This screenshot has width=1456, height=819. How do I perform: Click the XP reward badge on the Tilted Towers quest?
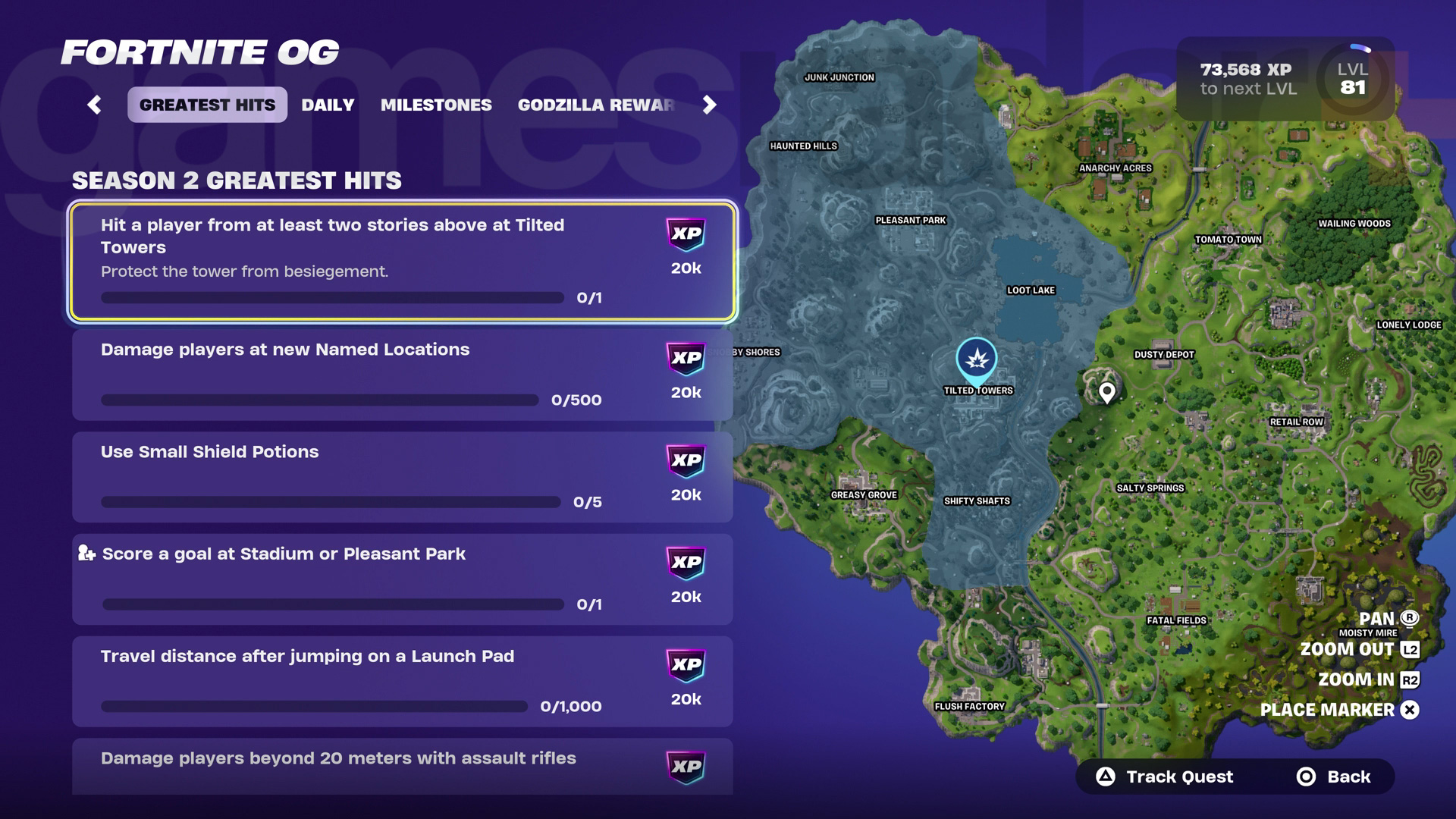pyautogui.click(x=685, y=234)
